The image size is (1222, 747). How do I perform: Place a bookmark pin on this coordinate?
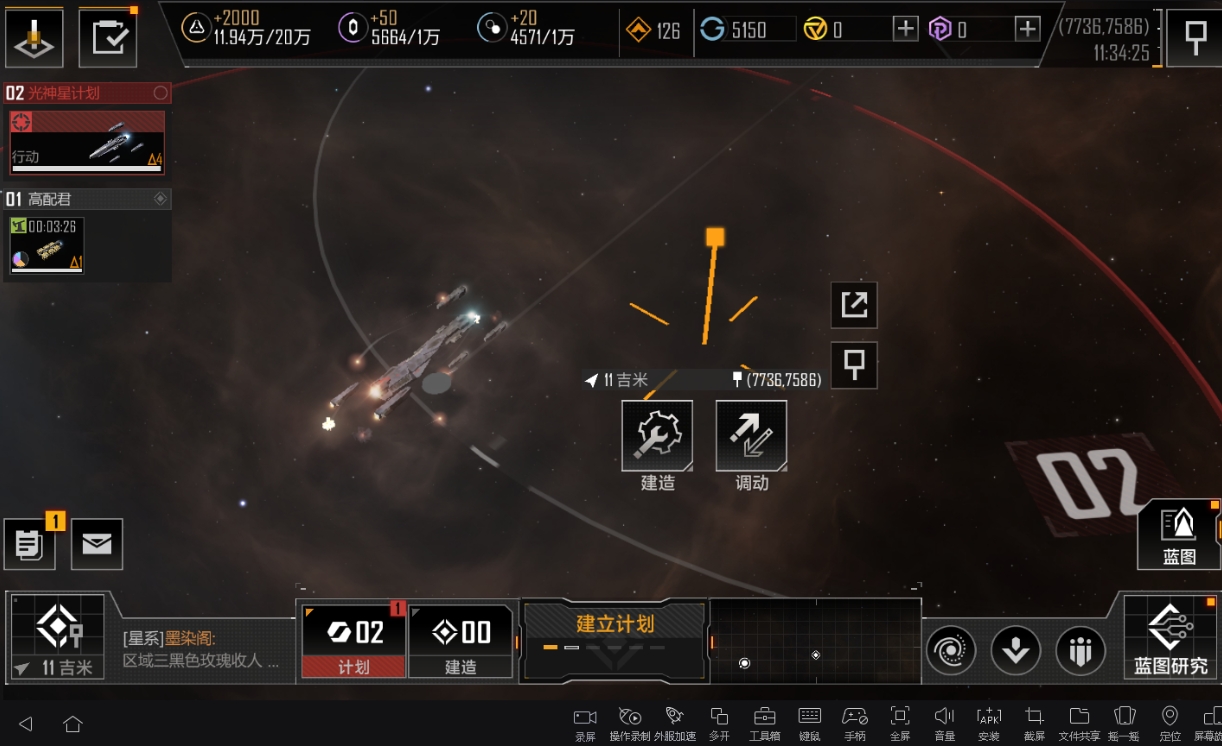tap(854, 366)
